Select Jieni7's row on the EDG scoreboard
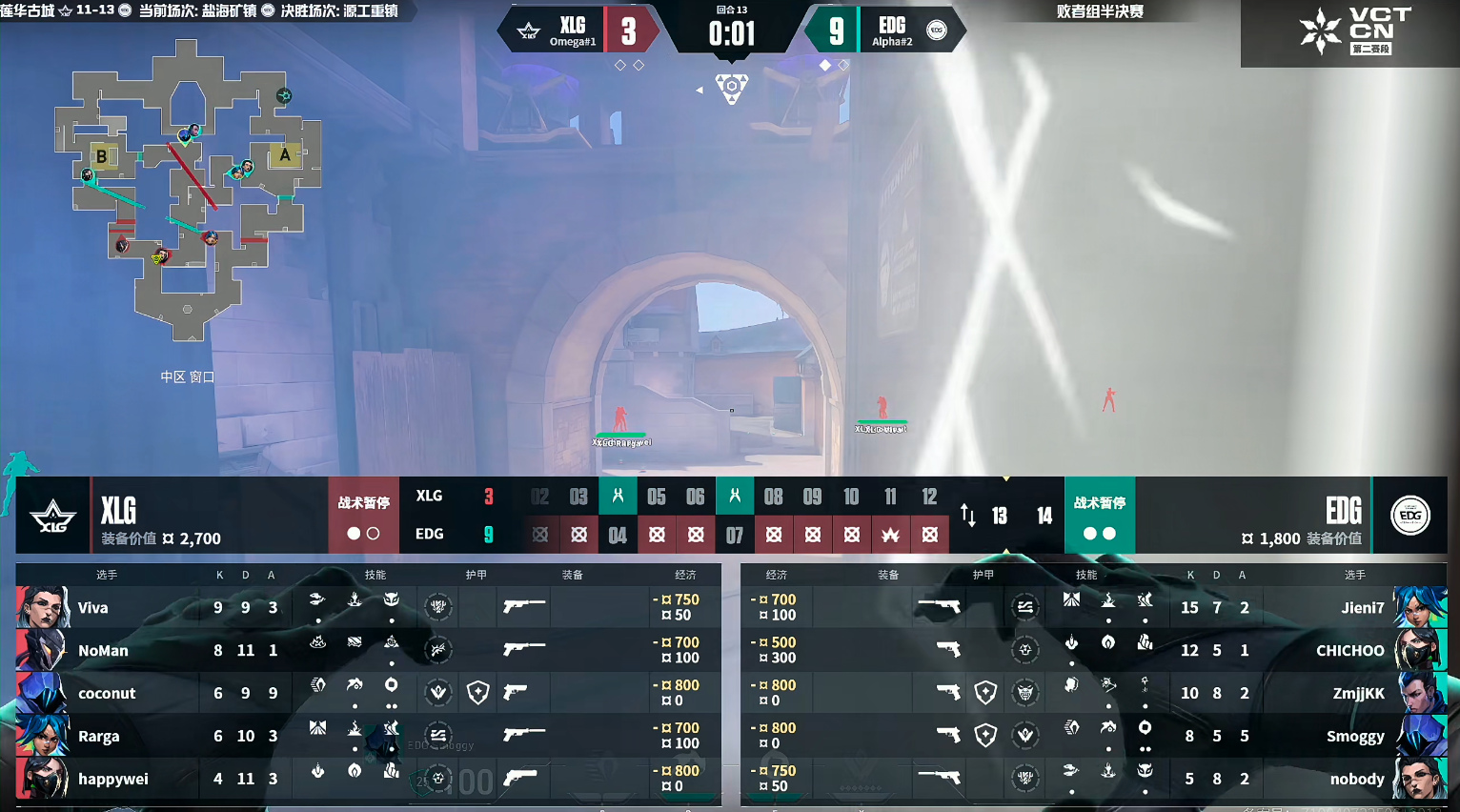This screenshot has height=812, width=1460. (1093, 607)
